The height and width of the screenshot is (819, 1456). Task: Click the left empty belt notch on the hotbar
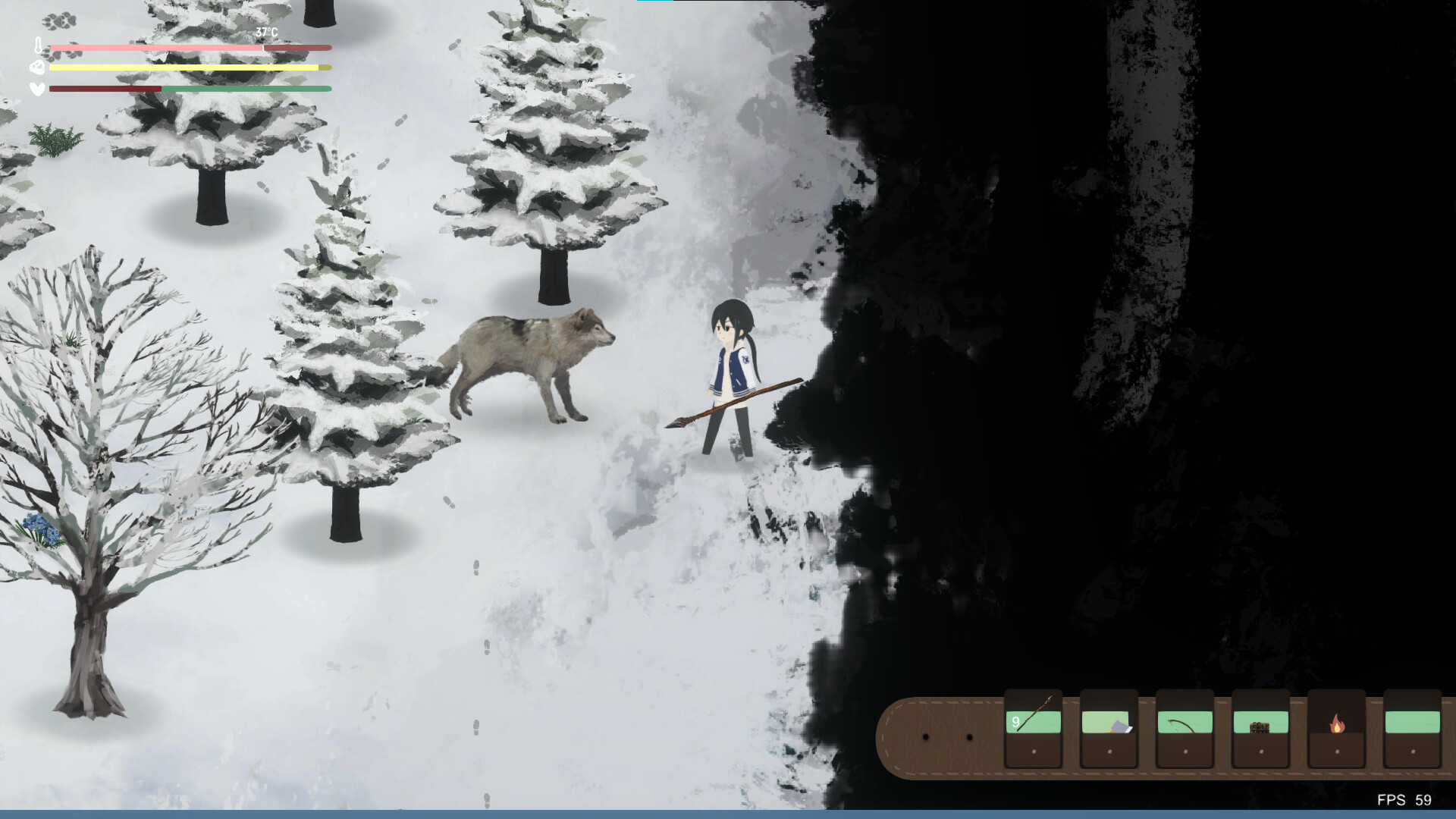[925, 736]
